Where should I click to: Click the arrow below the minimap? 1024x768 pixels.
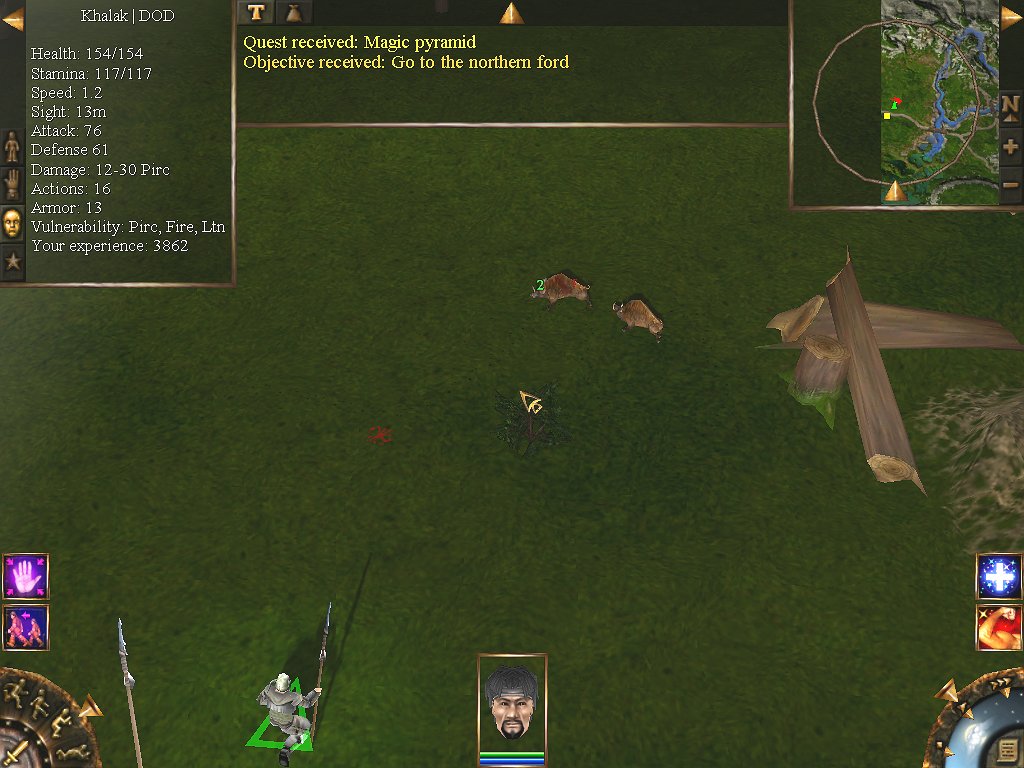coord(895,190)
